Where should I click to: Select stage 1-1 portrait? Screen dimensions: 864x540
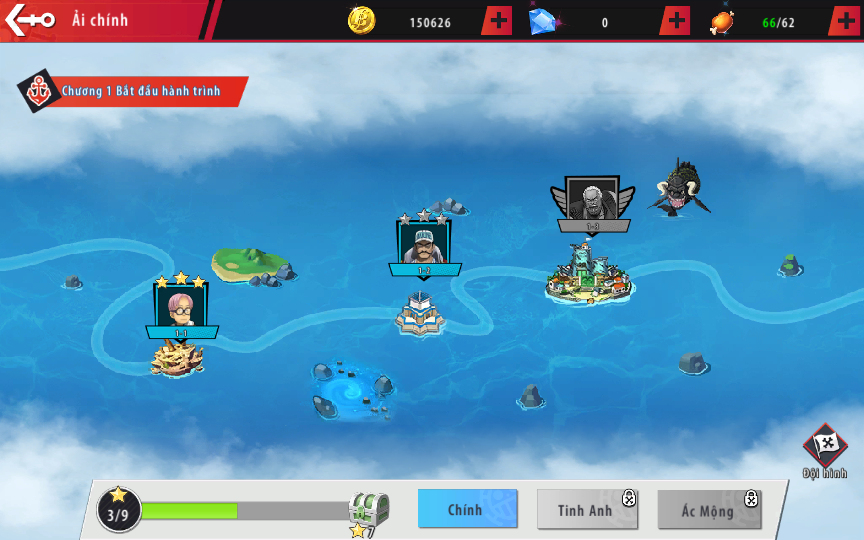(181, 305)
